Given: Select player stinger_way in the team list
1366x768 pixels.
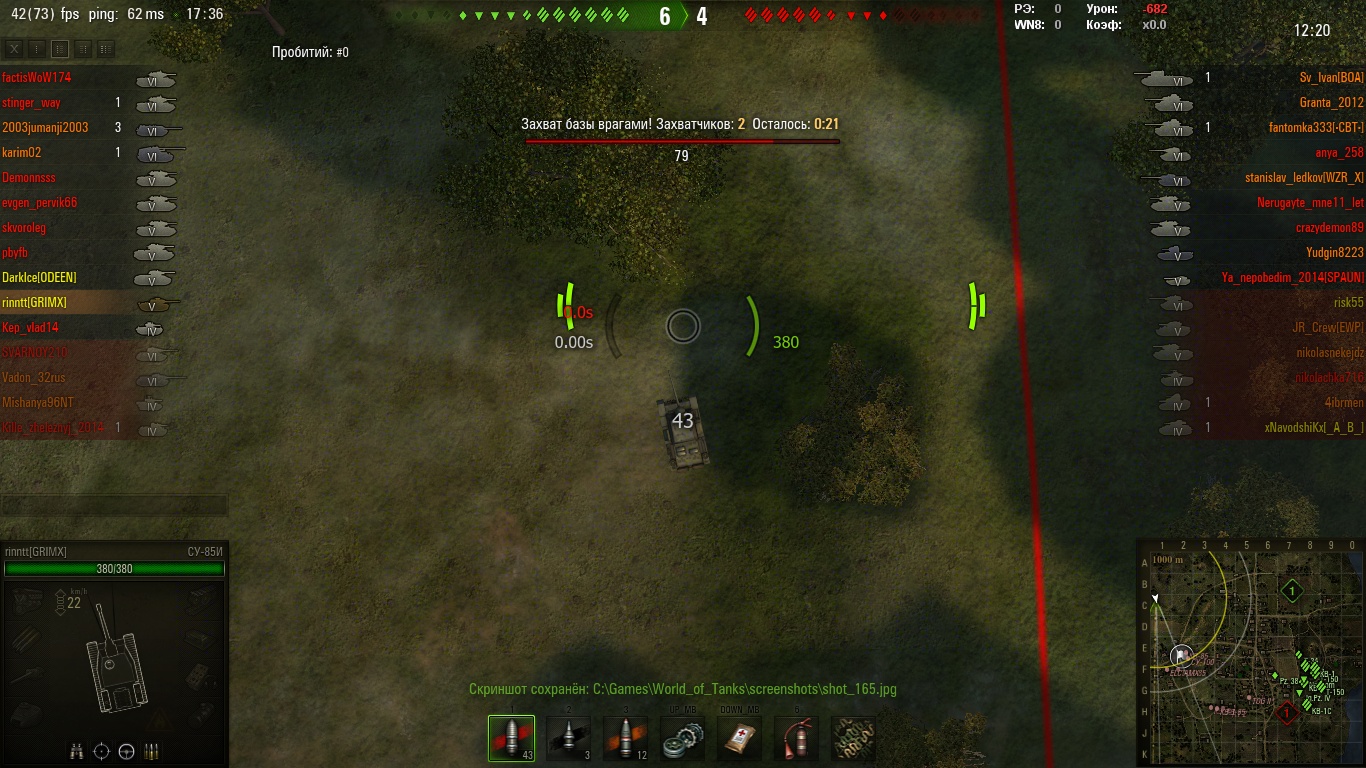Looking at the screenshot, I should pyautogui.click(x=31, y=102).
